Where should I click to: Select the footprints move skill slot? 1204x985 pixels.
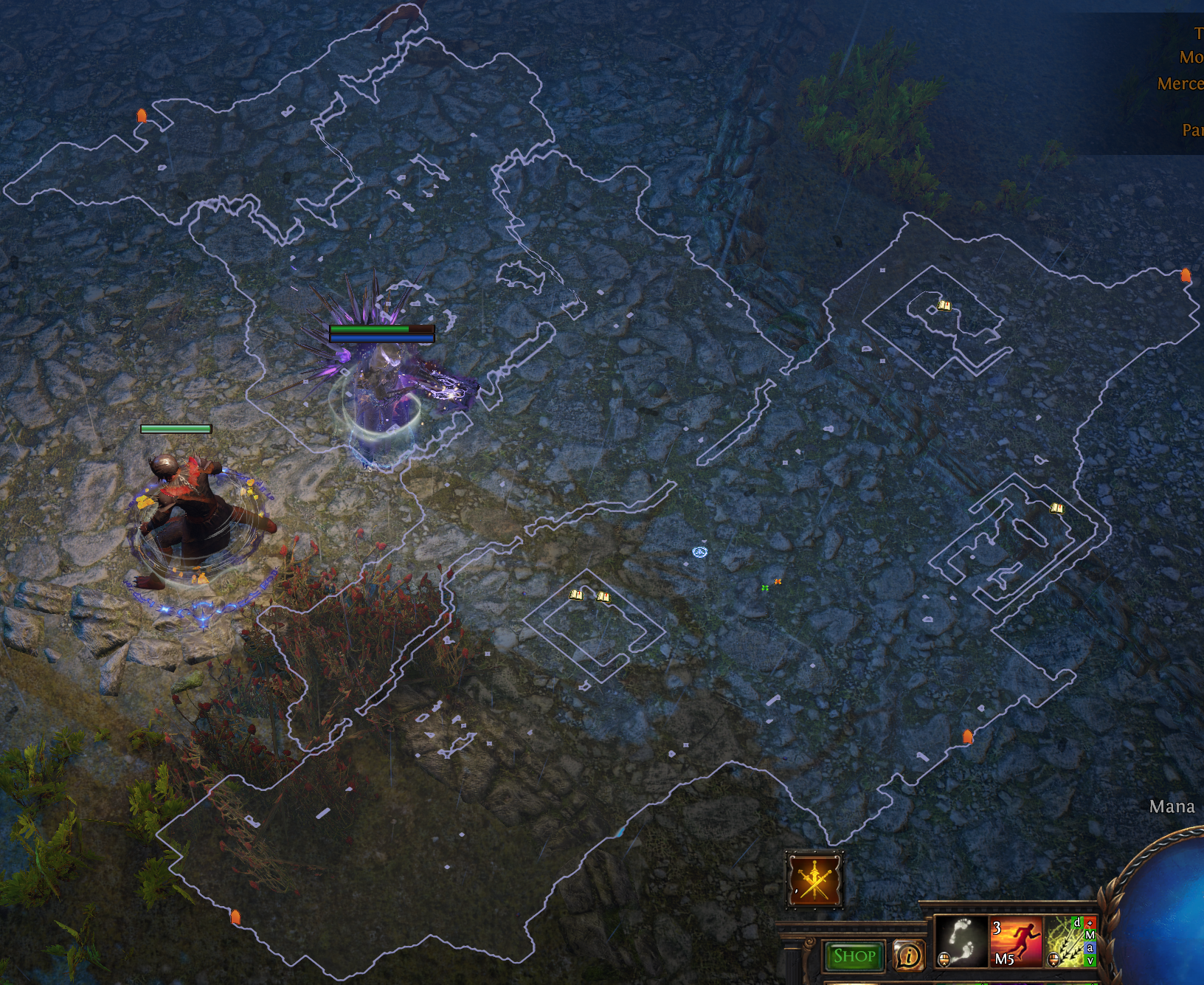(x=961, y=941)
